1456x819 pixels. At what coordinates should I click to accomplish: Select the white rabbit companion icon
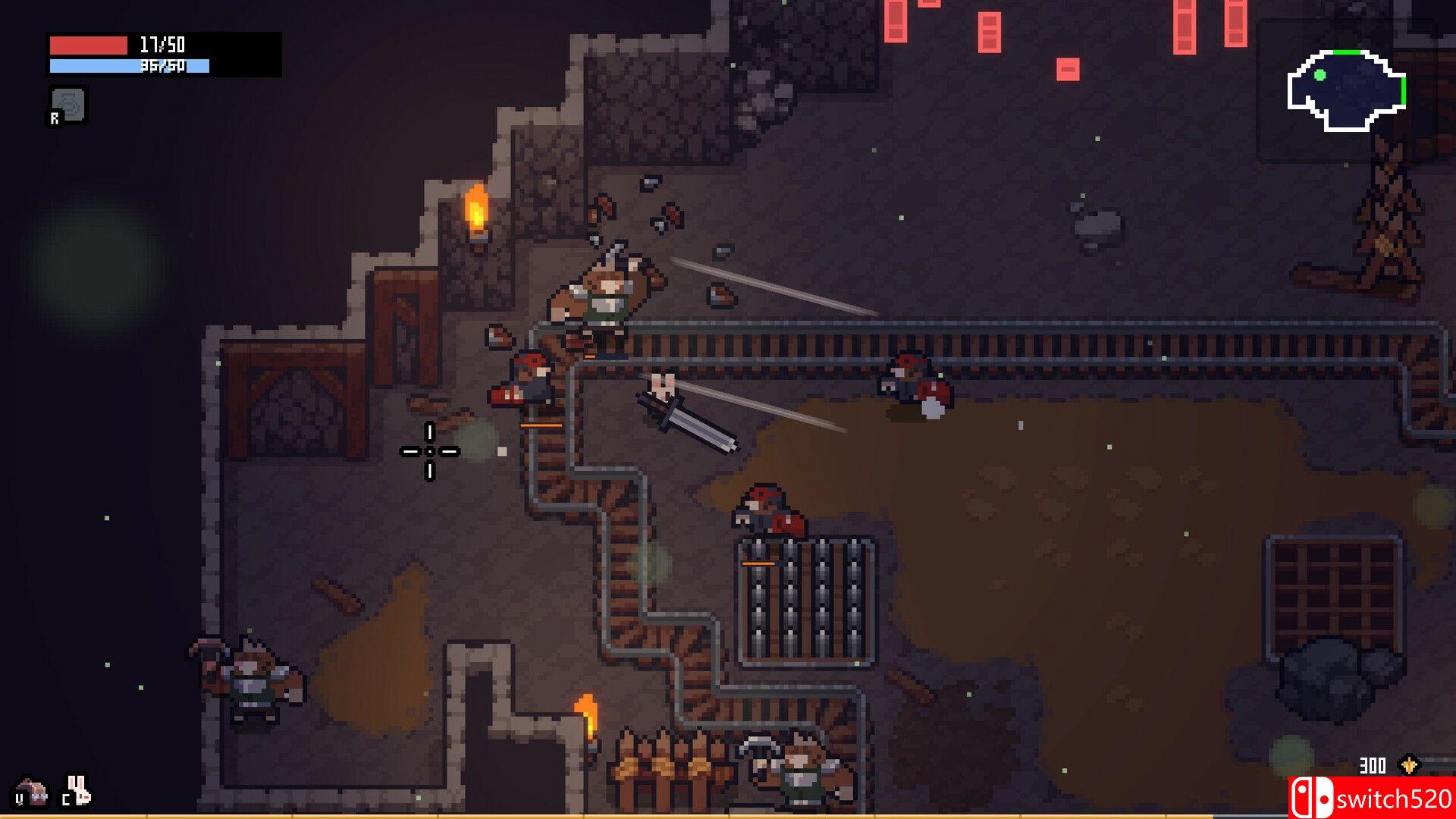pos(78,791)
